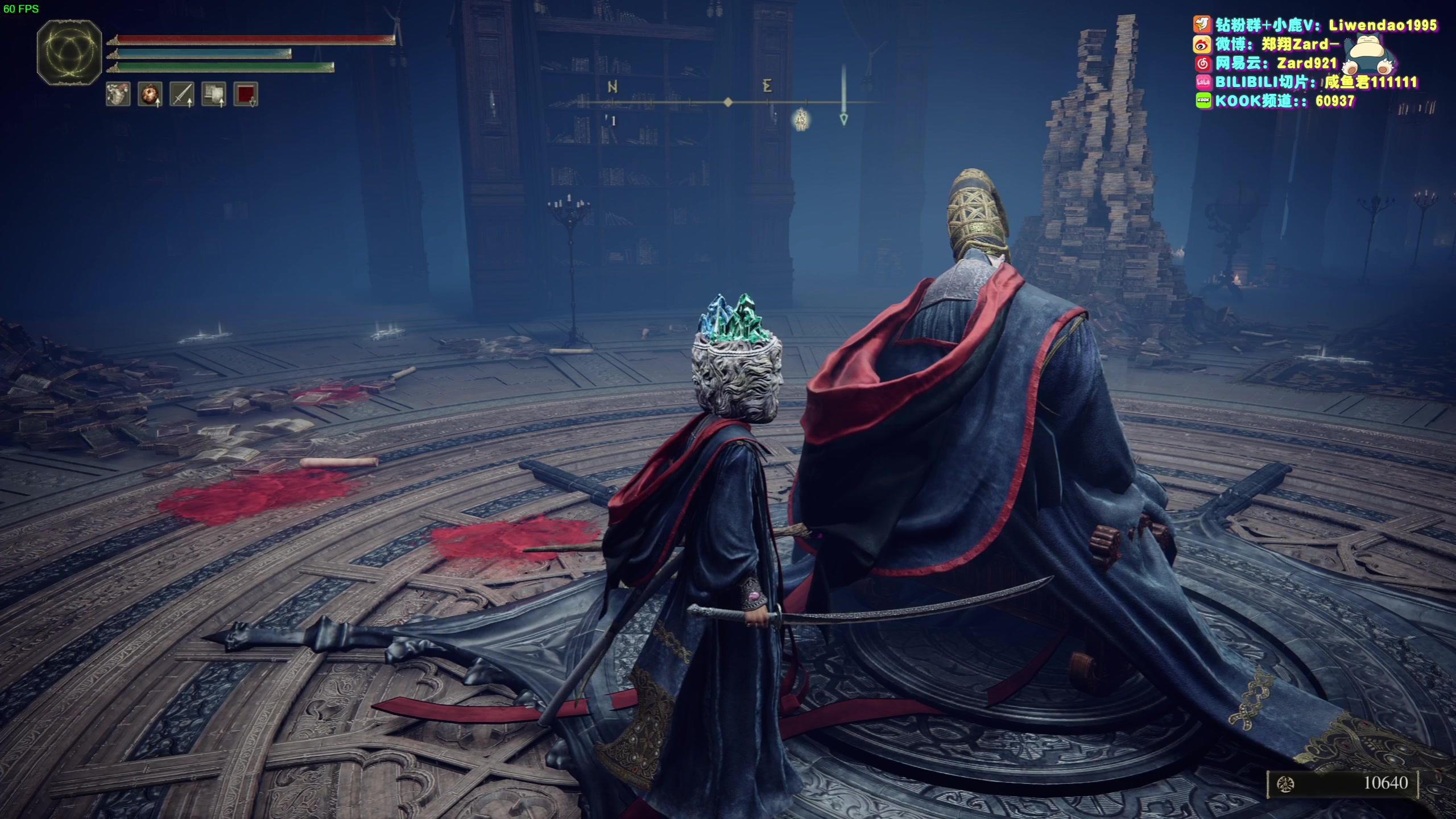The height and width of the screenshot is (819, 1456).
Task: Select the red square debuff icon
Action: tap(245, 94)
